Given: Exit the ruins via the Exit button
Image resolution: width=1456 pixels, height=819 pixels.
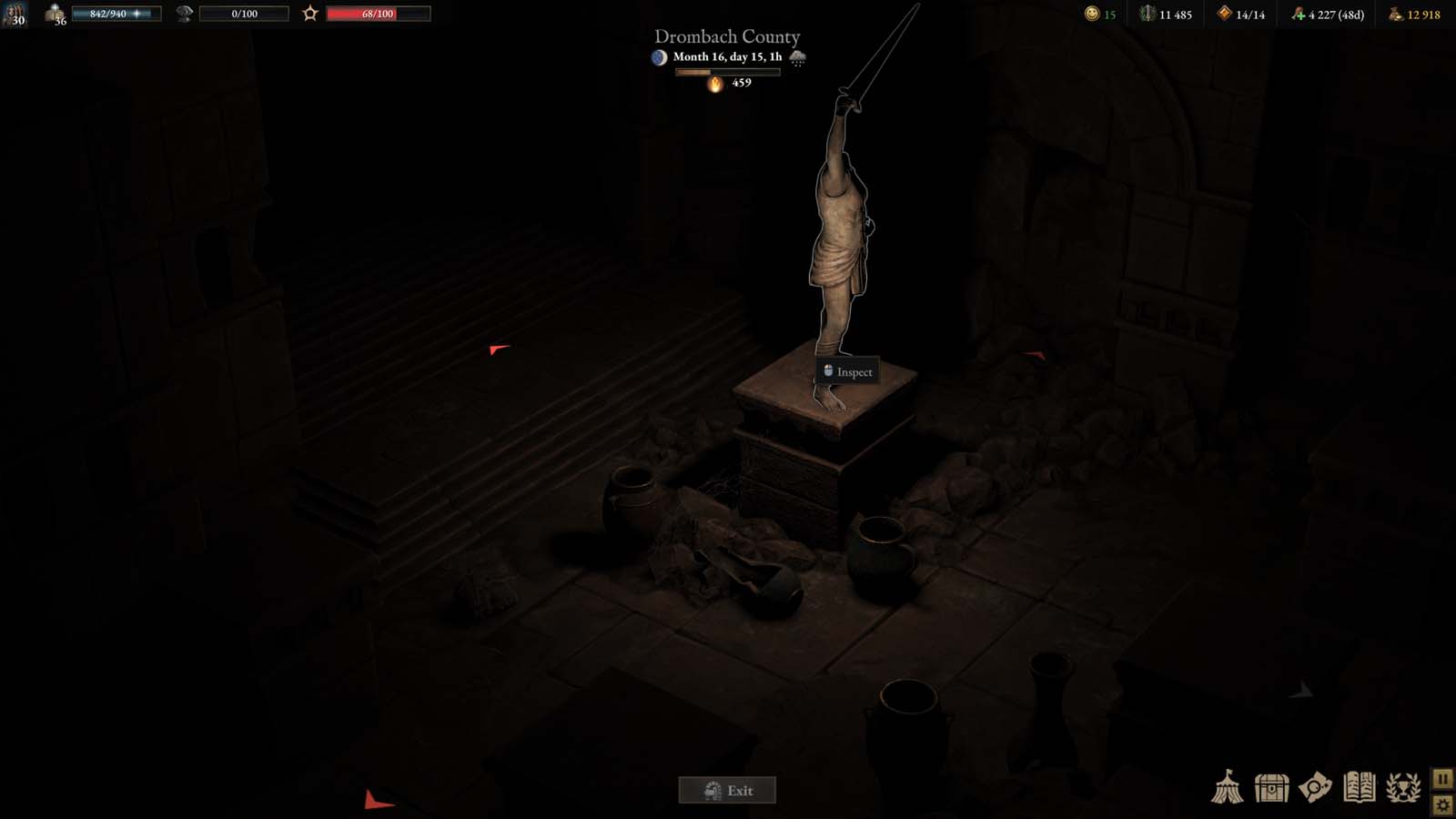Looking at the screenshot, I should point(726,790).
